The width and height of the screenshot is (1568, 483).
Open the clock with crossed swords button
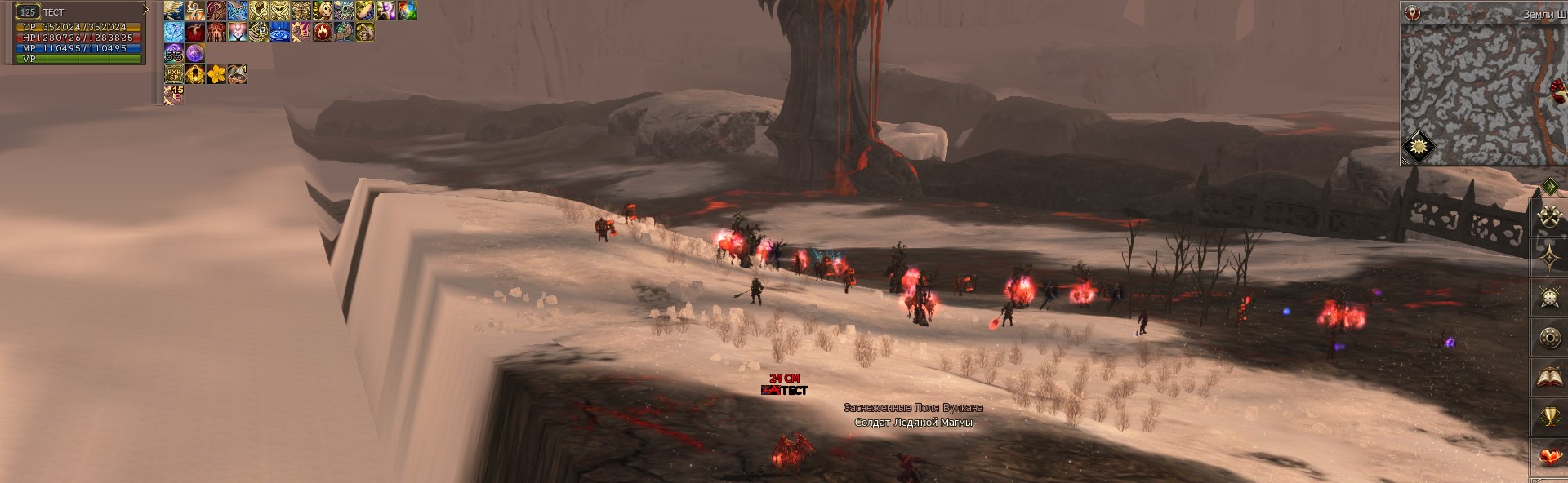pos(1550,298)
